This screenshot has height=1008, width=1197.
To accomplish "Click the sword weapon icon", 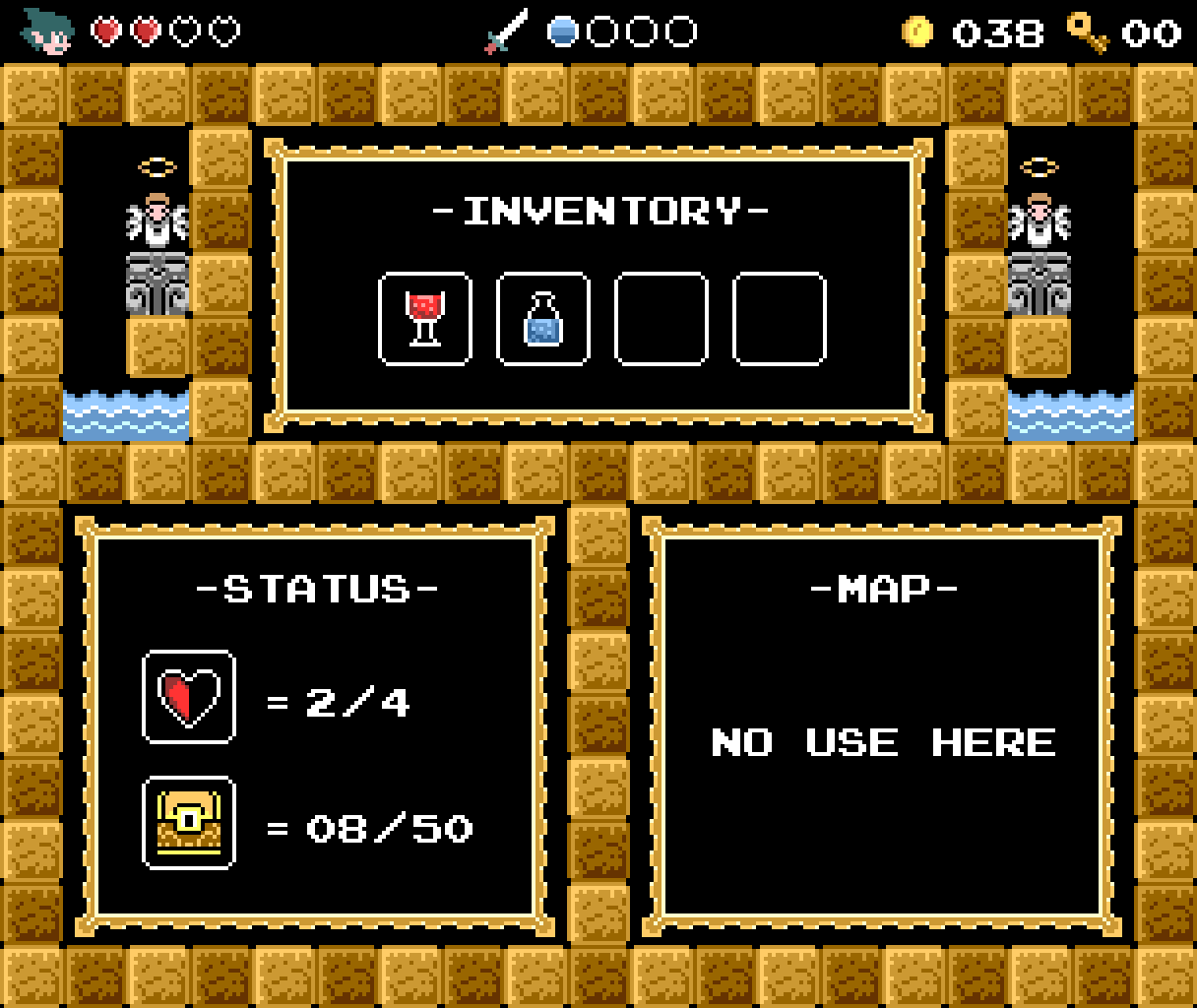I will (x=507, y=31).
